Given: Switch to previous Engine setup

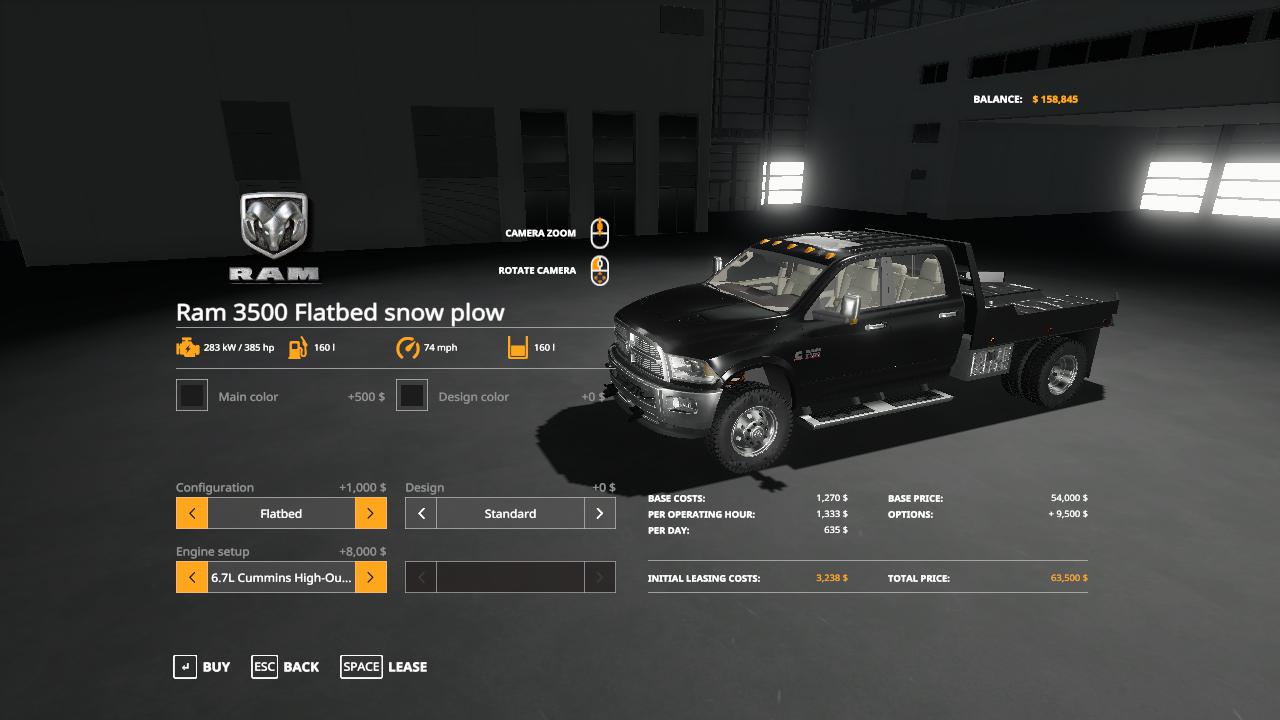Looking at the screenshot, I should [192, 578].
